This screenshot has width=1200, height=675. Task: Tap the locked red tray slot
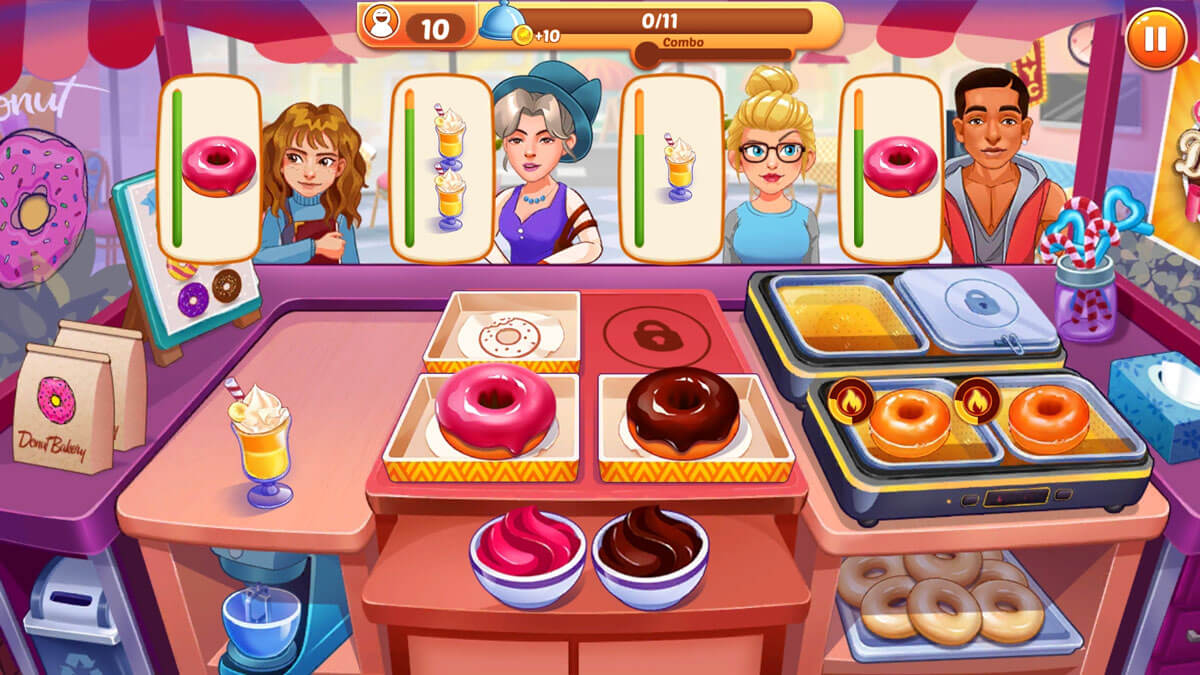657,331
